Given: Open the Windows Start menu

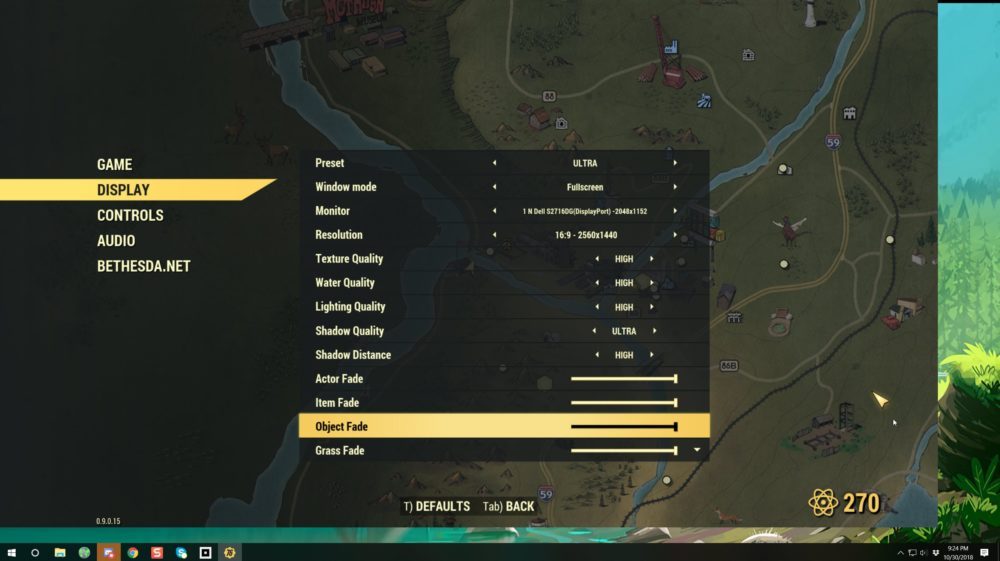Looking at the screenshot, I should pyautogui.click(x=12, y=552).
